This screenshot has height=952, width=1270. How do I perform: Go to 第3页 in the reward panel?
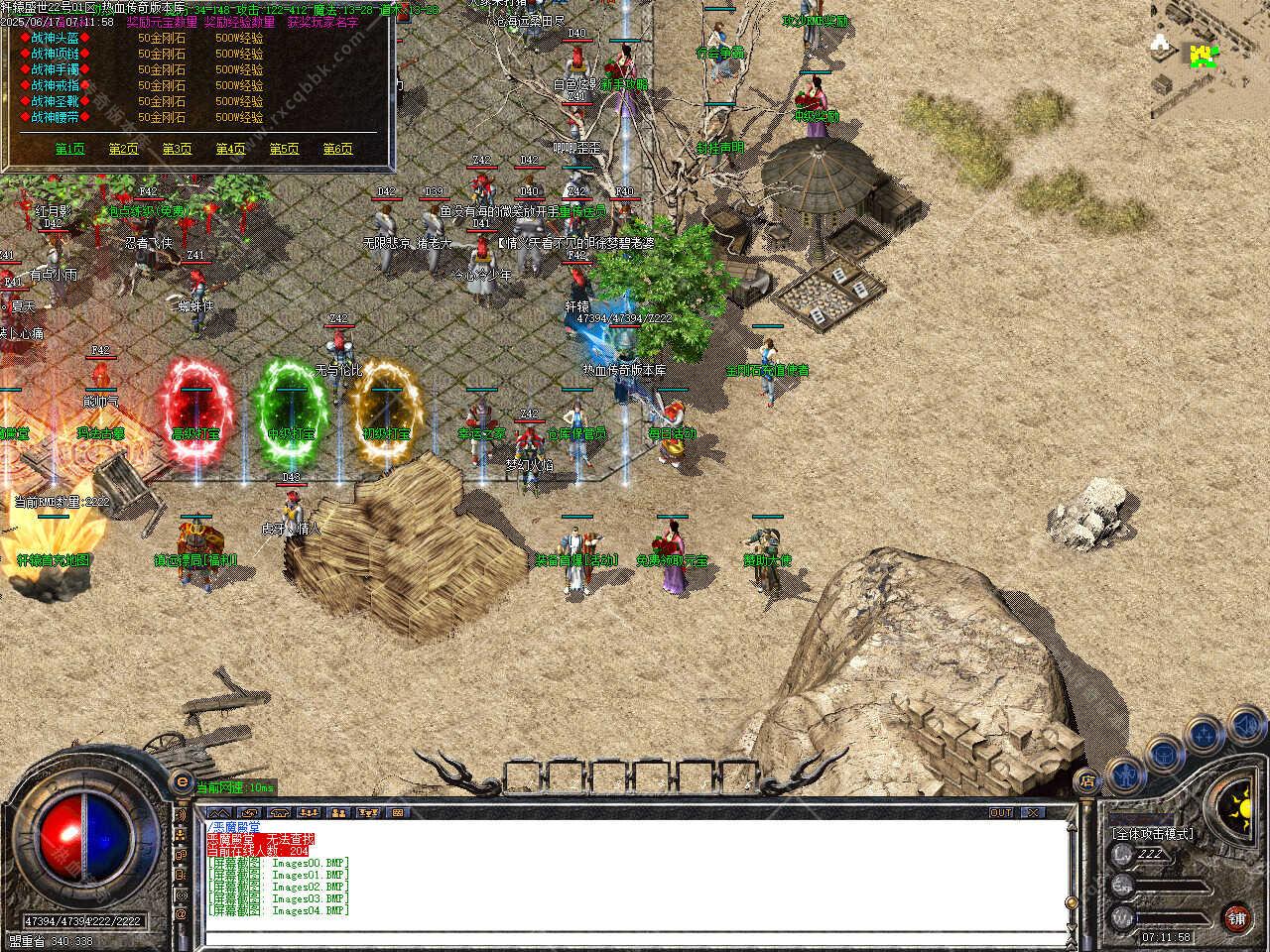[x=177, y=149]
